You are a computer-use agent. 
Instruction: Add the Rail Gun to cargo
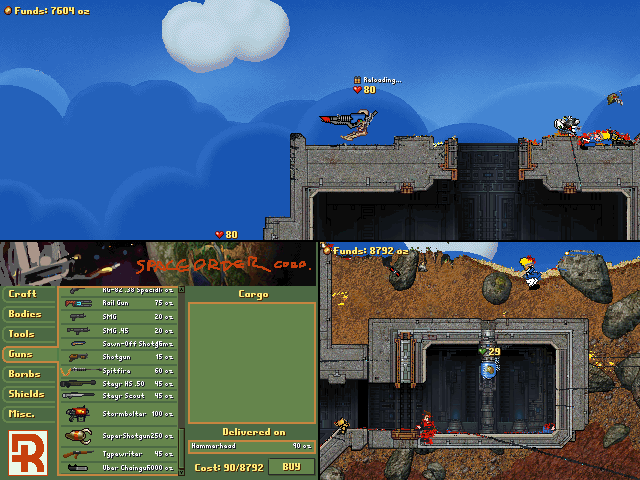118,303
